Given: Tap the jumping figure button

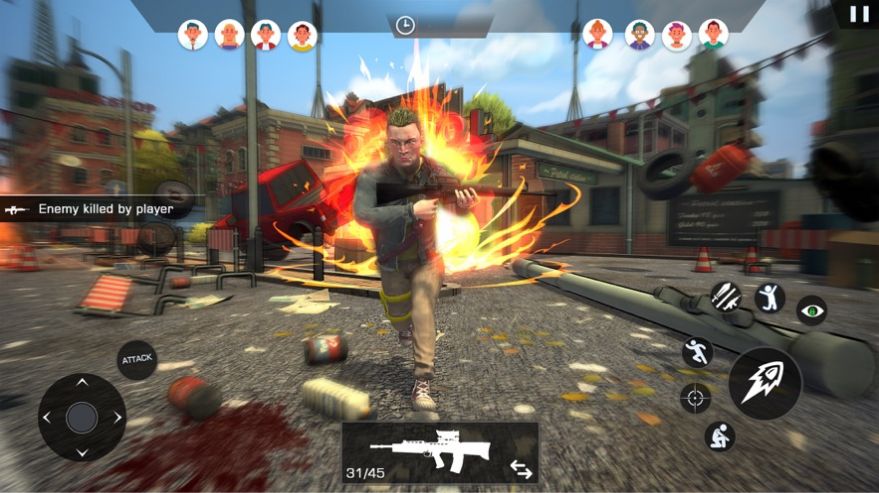Looking at the screenshot, I should tap(769, 297).
